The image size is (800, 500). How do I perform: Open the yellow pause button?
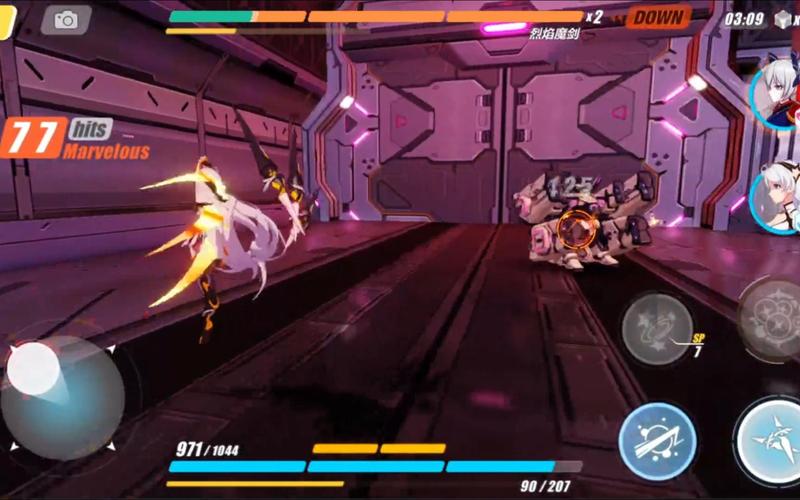[x=5, y=20]
